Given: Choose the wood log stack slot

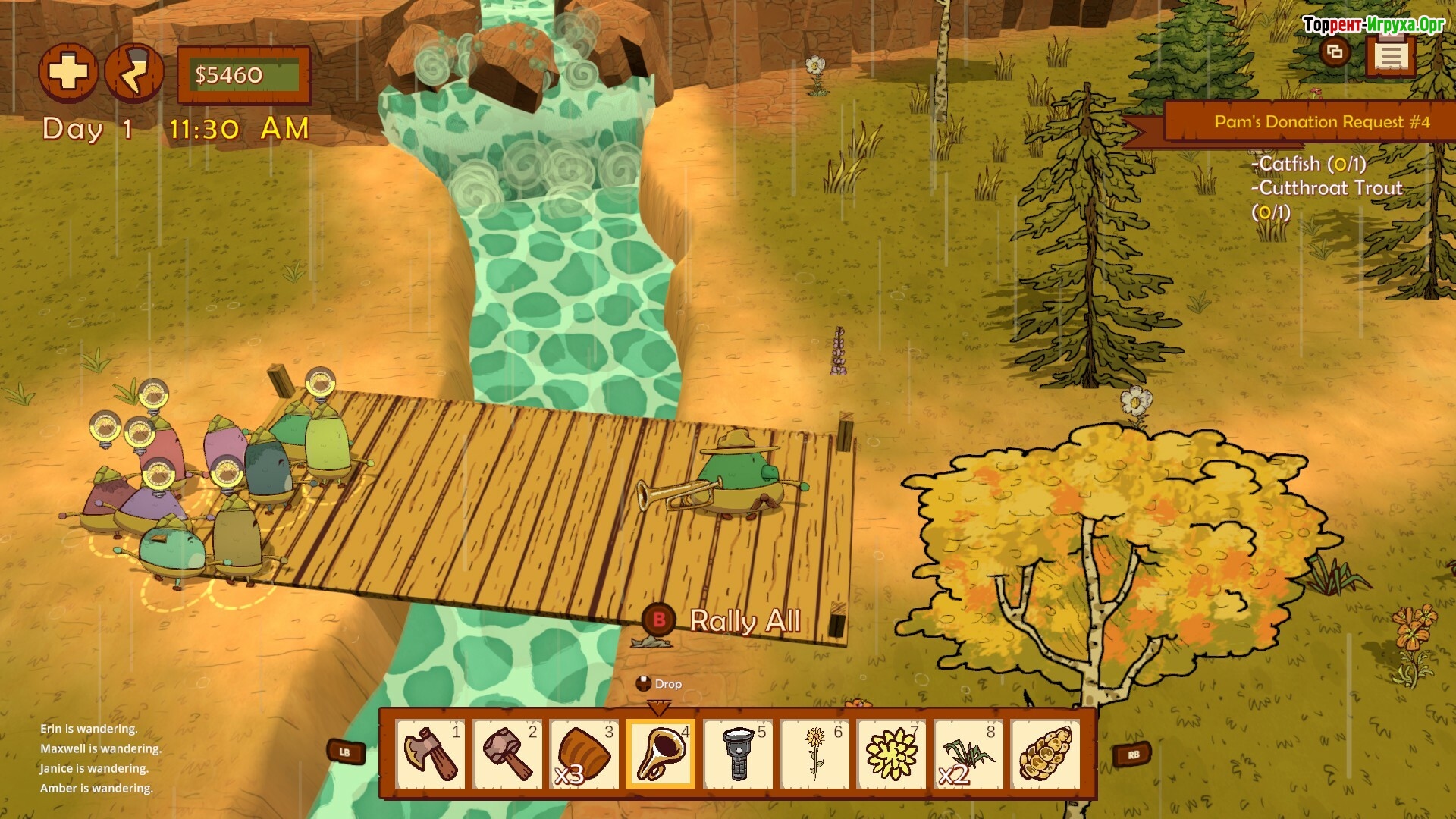Looking at the screenshot, I should pos(583,754).
